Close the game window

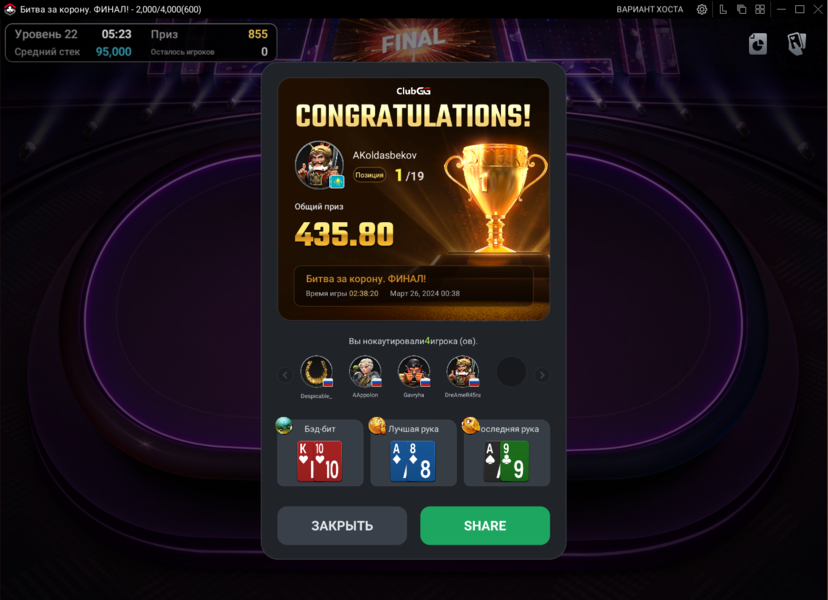point(817,9)
